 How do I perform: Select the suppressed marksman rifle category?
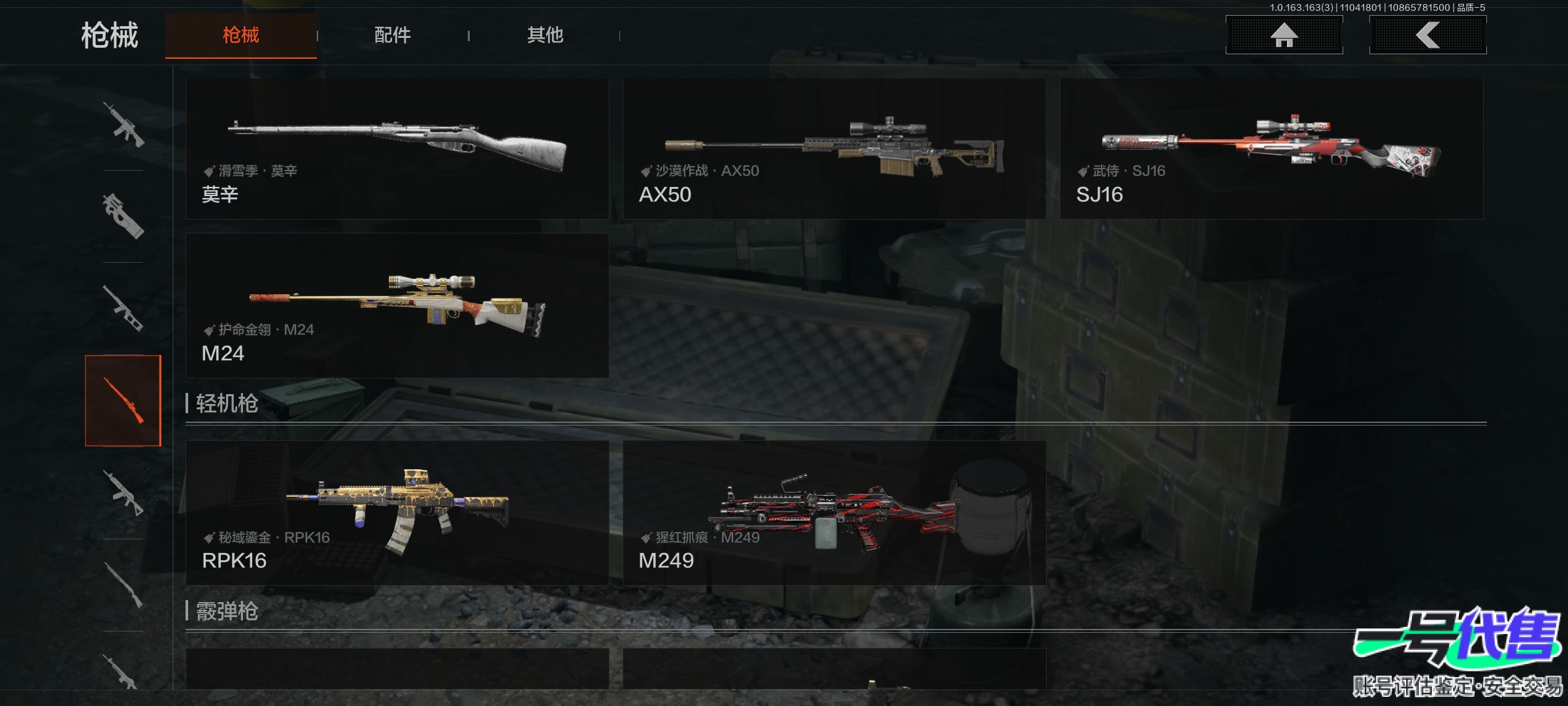coord(123,309)
